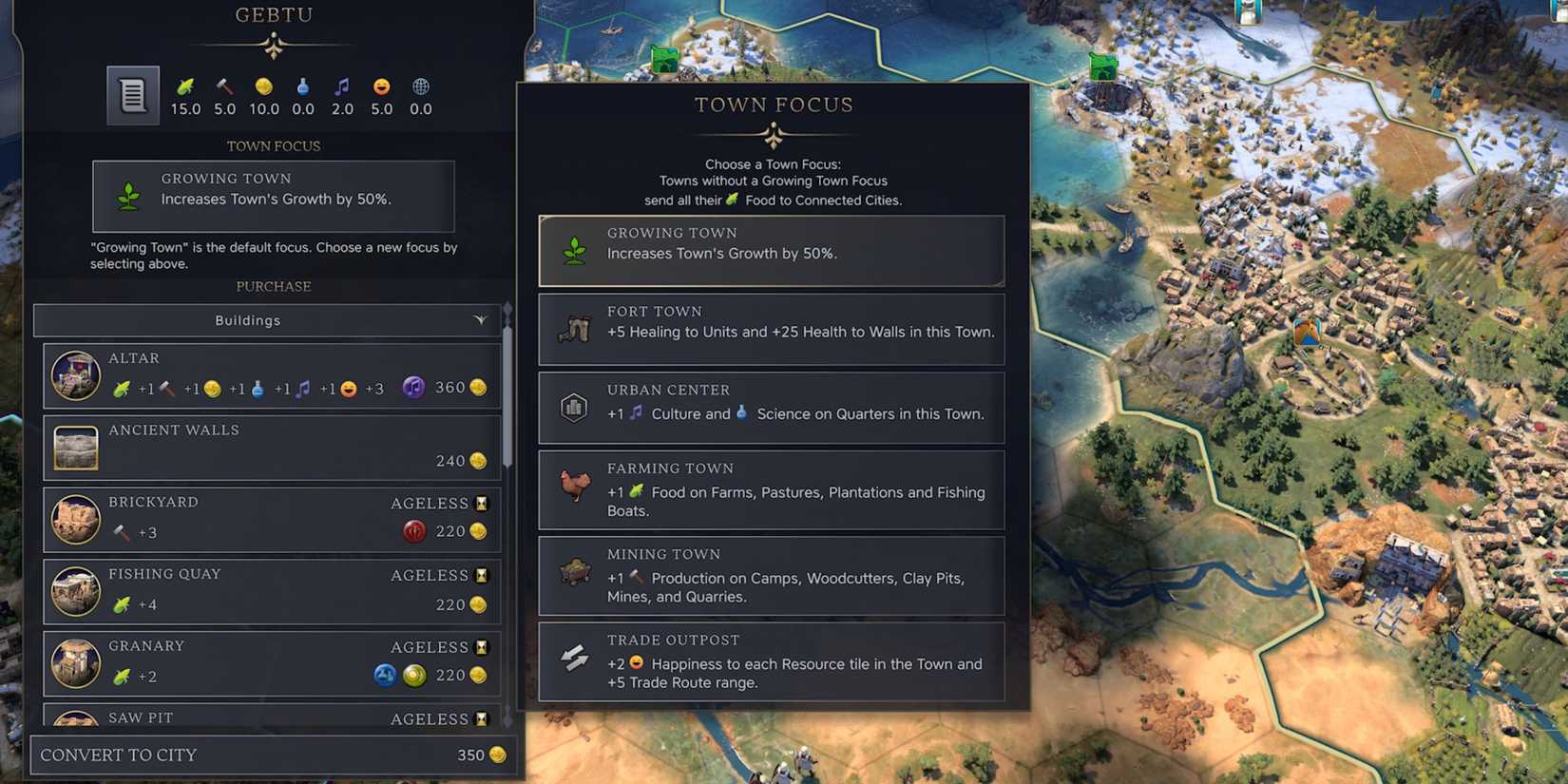
Task: Select the Growing Town focus option
Action: (x=771, y=250)
